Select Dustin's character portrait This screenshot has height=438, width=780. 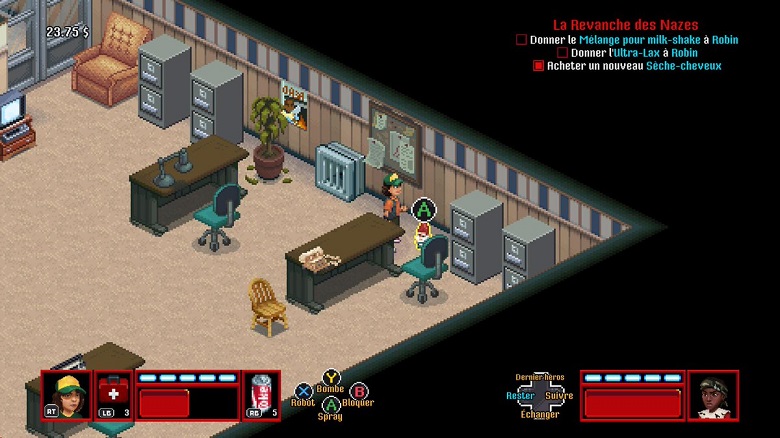tap(66, 395)
